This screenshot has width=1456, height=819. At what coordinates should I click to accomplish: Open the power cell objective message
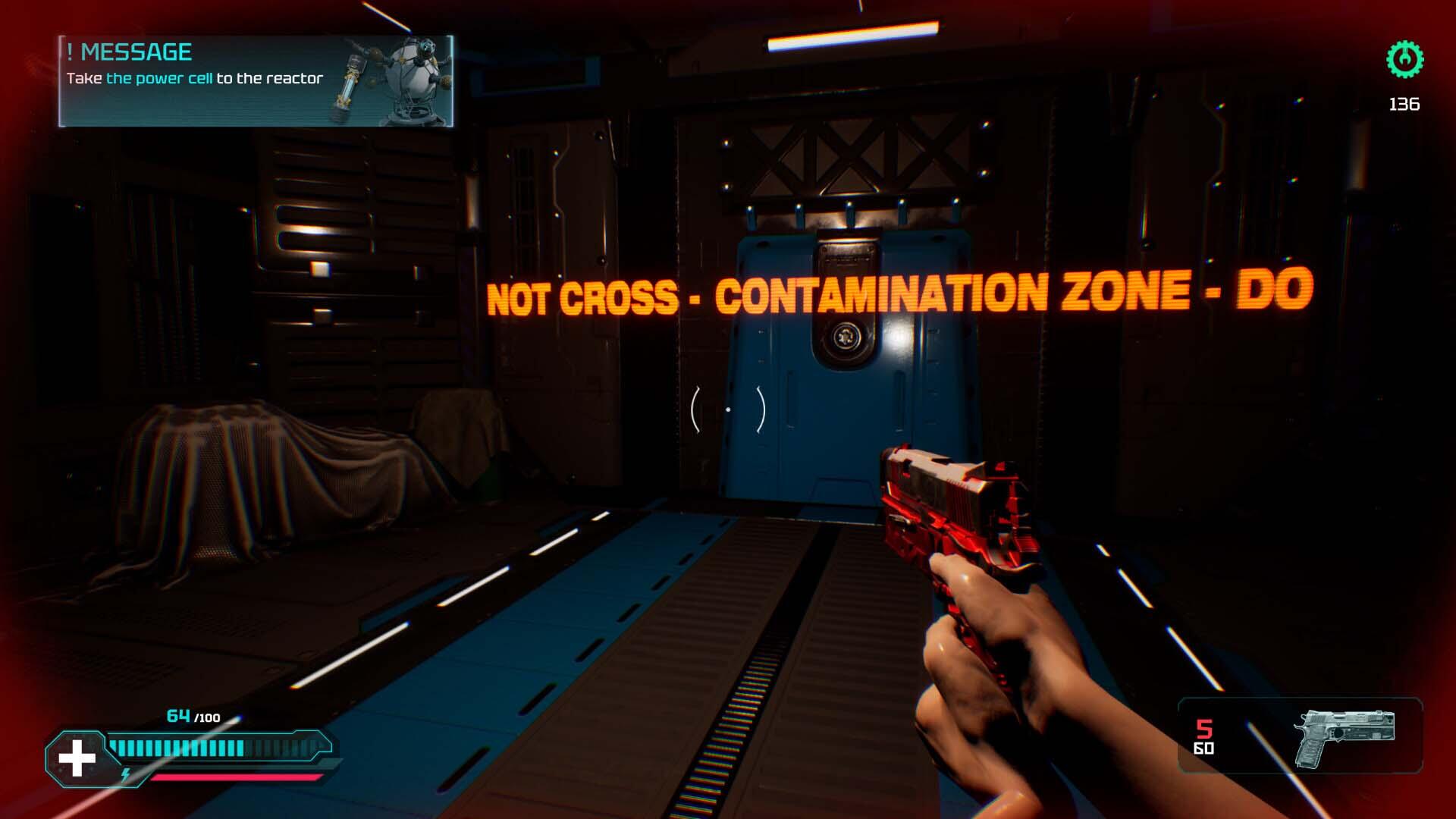coord(256,80)
